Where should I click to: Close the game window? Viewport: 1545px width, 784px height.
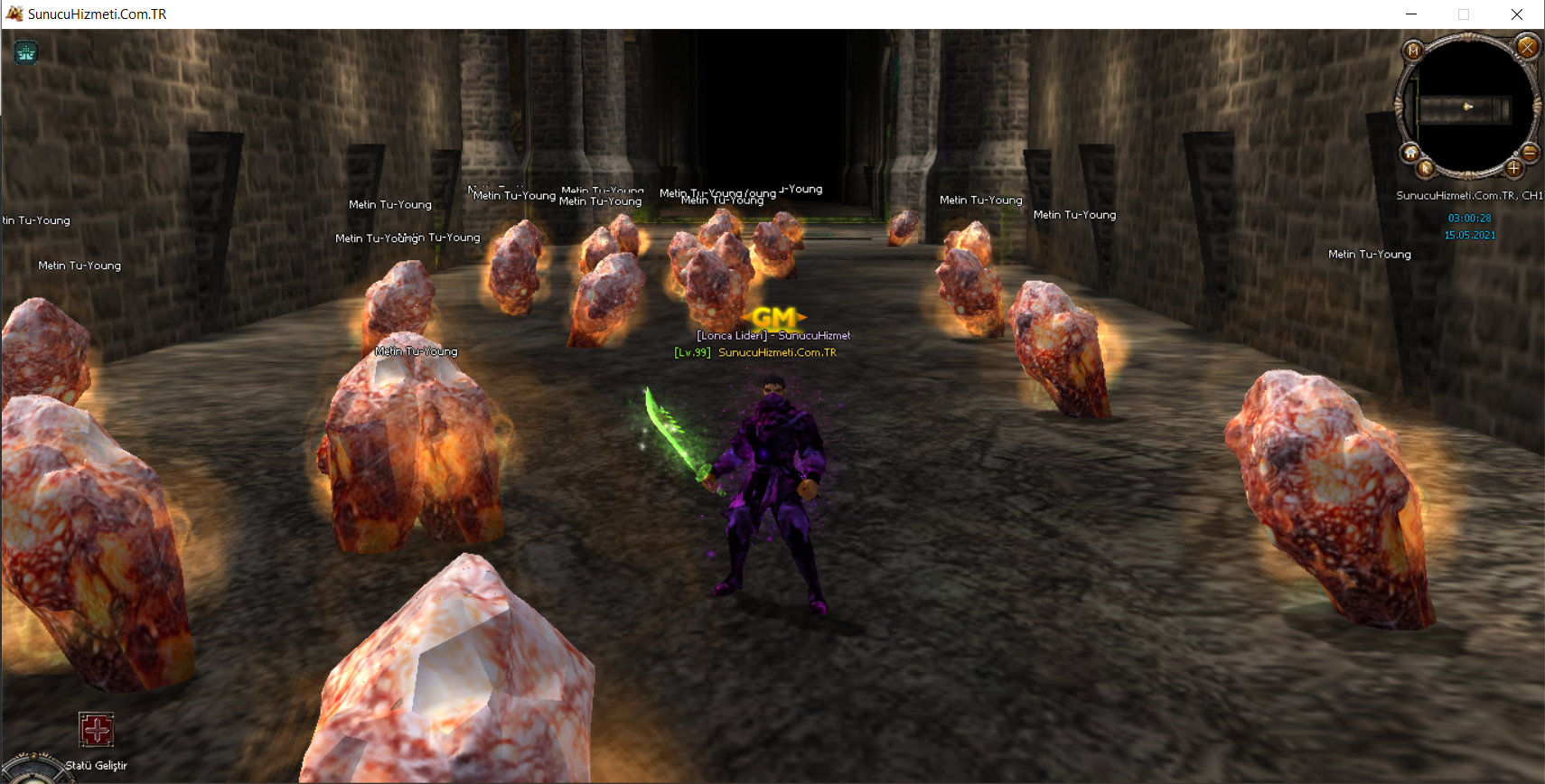[x=1517, y=14]
